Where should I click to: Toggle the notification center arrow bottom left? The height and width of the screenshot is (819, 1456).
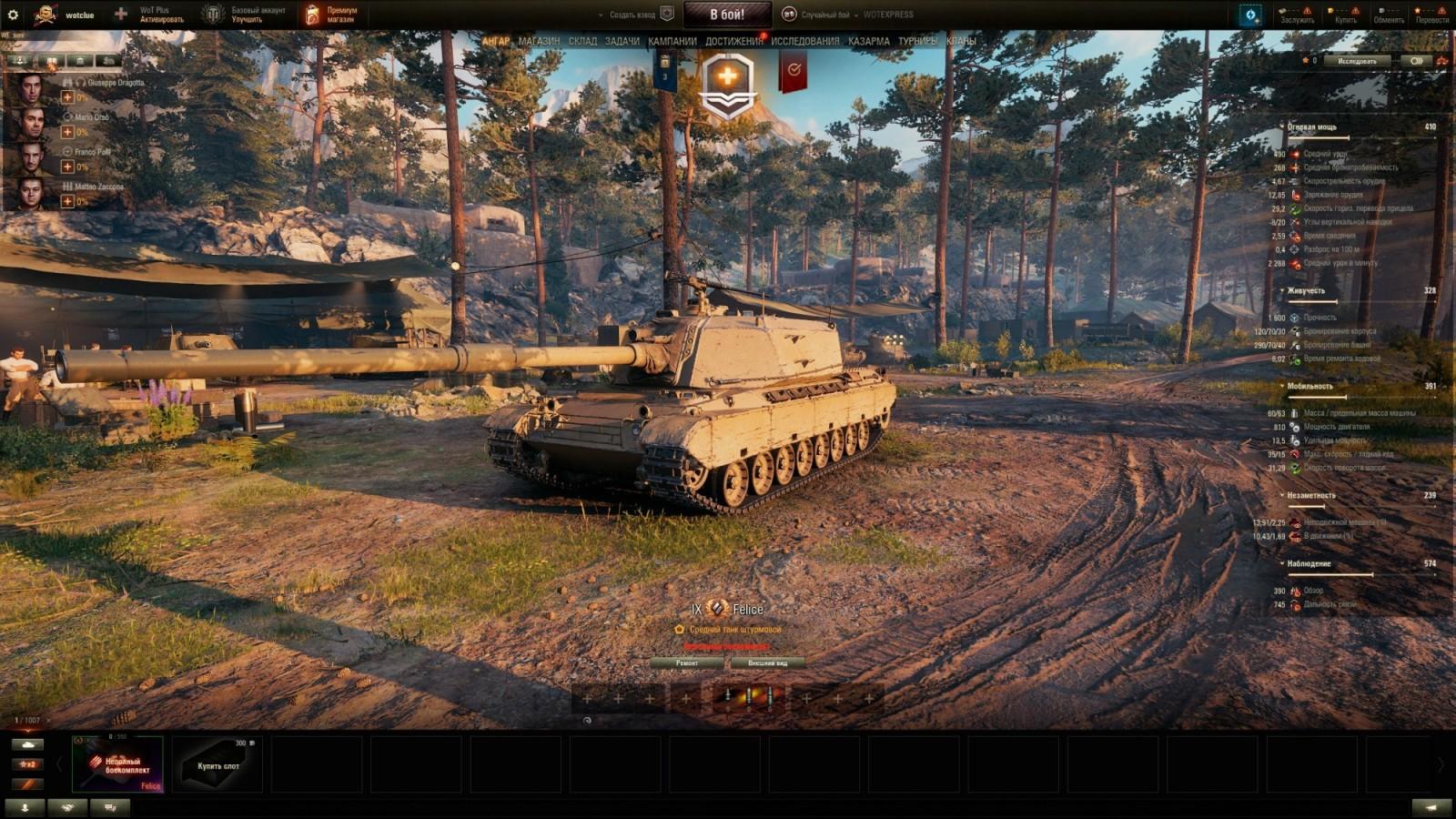25,807
